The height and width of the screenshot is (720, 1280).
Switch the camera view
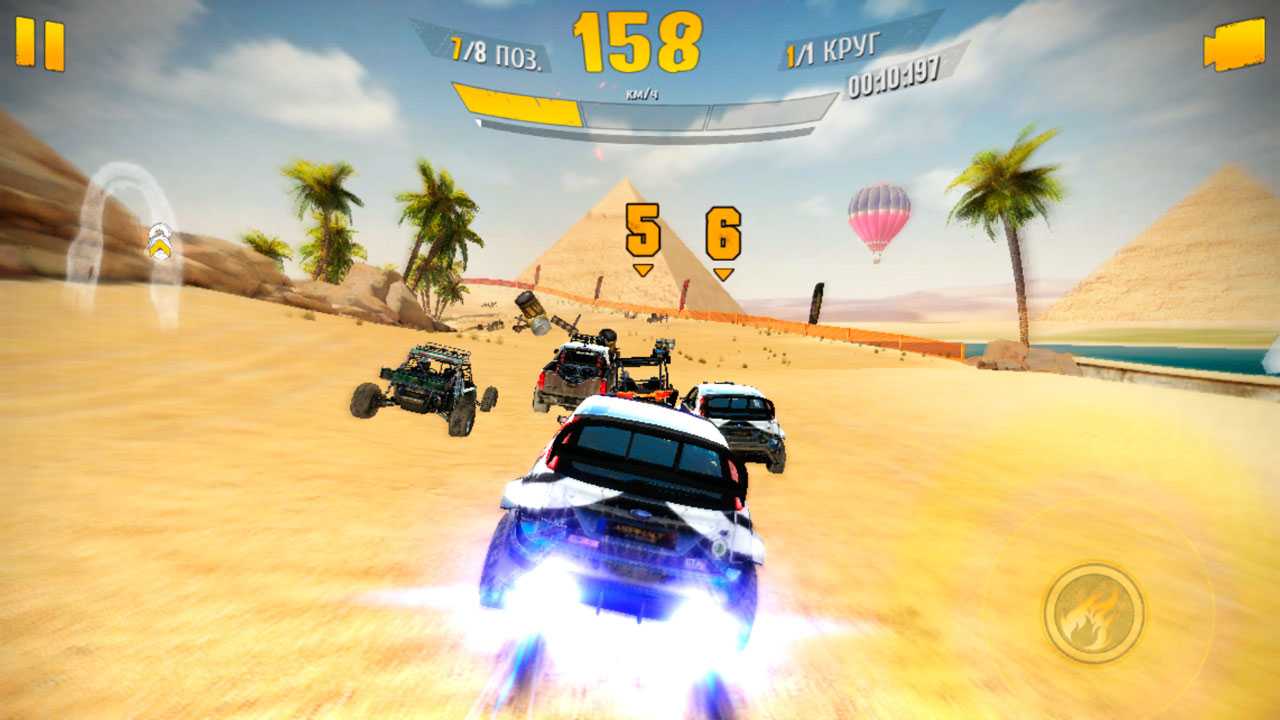click(x=1234, y=45)
